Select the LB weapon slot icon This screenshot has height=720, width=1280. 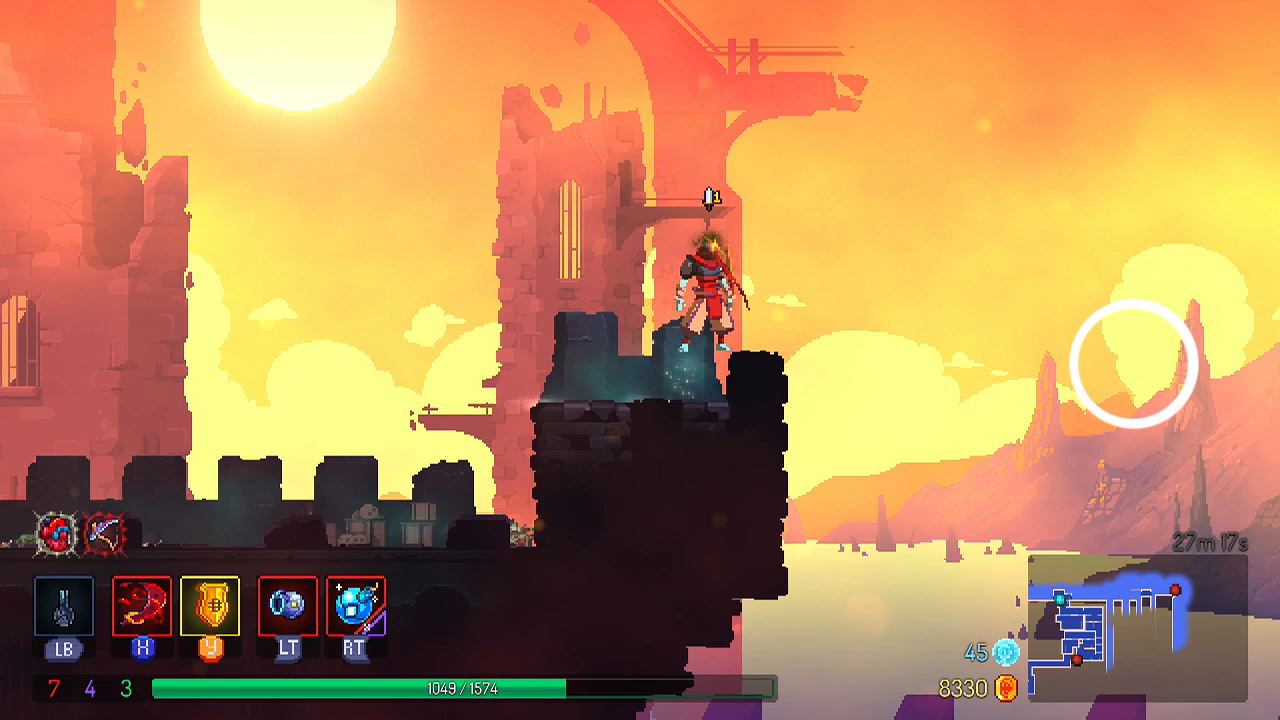[x=62, y=606]
